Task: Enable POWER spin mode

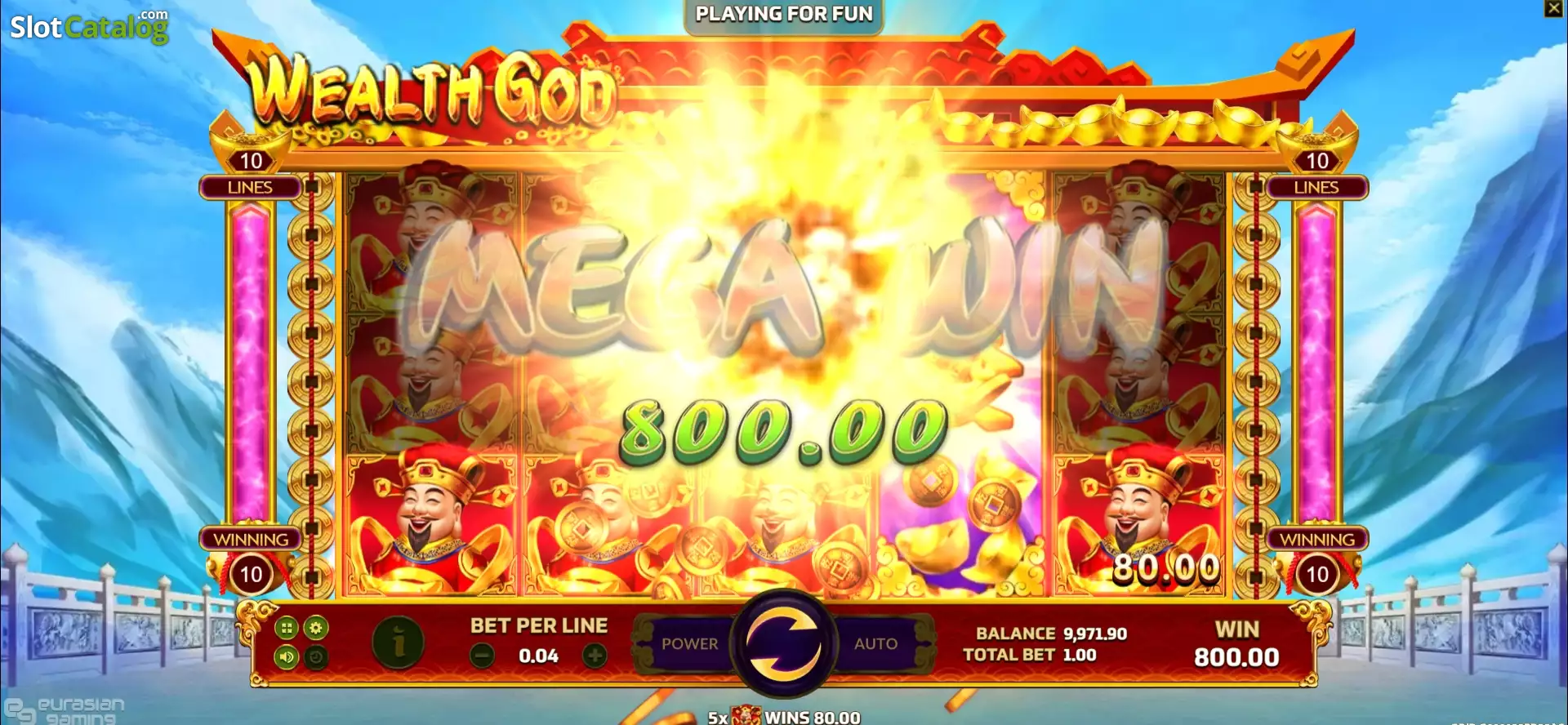Action: [x=690, y=644]
